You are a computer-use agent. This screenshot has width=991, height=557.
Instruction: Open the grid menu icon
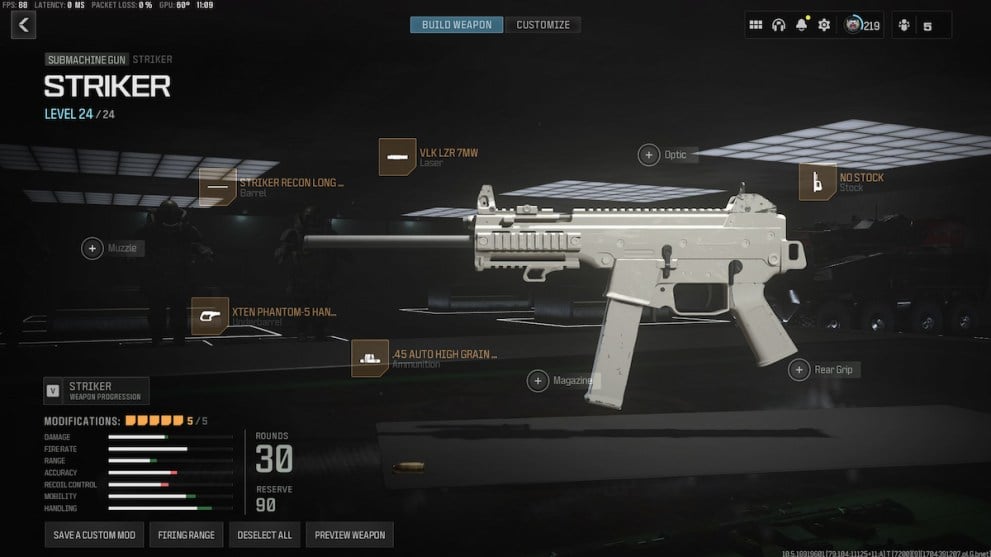pos(756,25)
